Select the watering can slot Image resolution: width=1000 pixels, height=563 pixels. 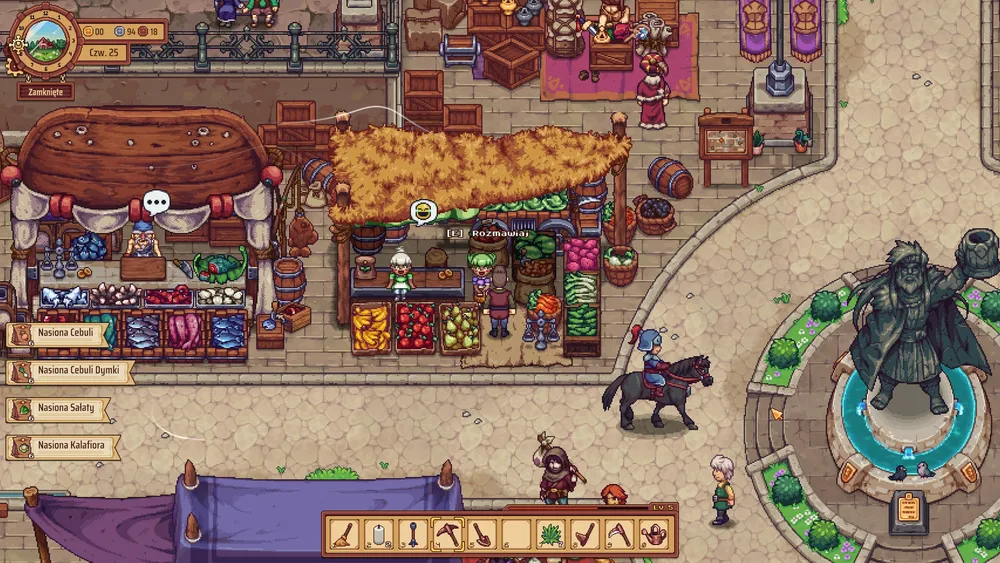(654, 535)
